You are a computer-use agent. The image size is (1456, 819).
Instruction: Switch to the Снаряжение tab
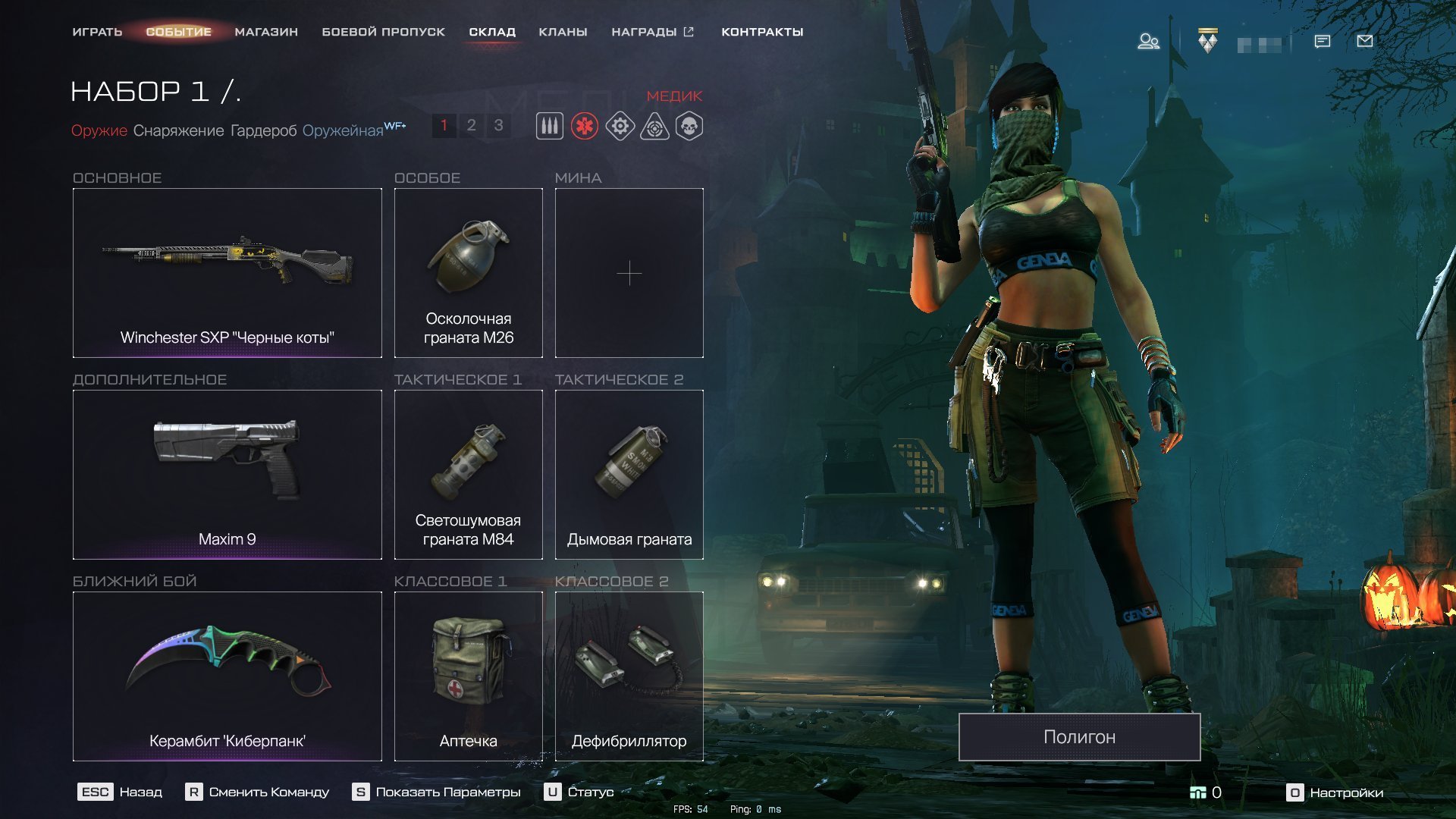[x=178, y=130]
